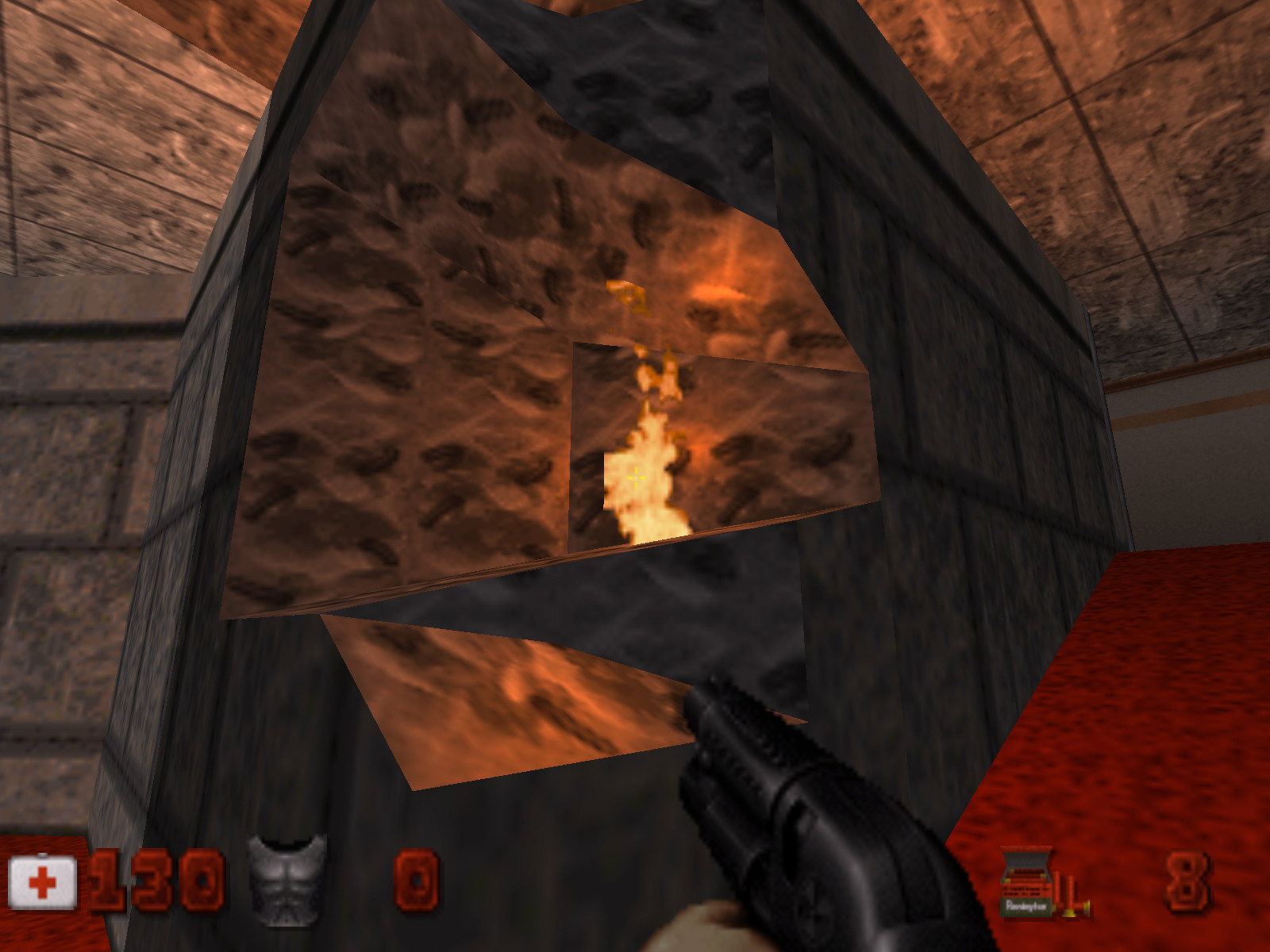The width and height of the screenshot is (1270, 952).
Task: Click the Remington shell box ammo icon
Action: click(x=1026, y=885)
